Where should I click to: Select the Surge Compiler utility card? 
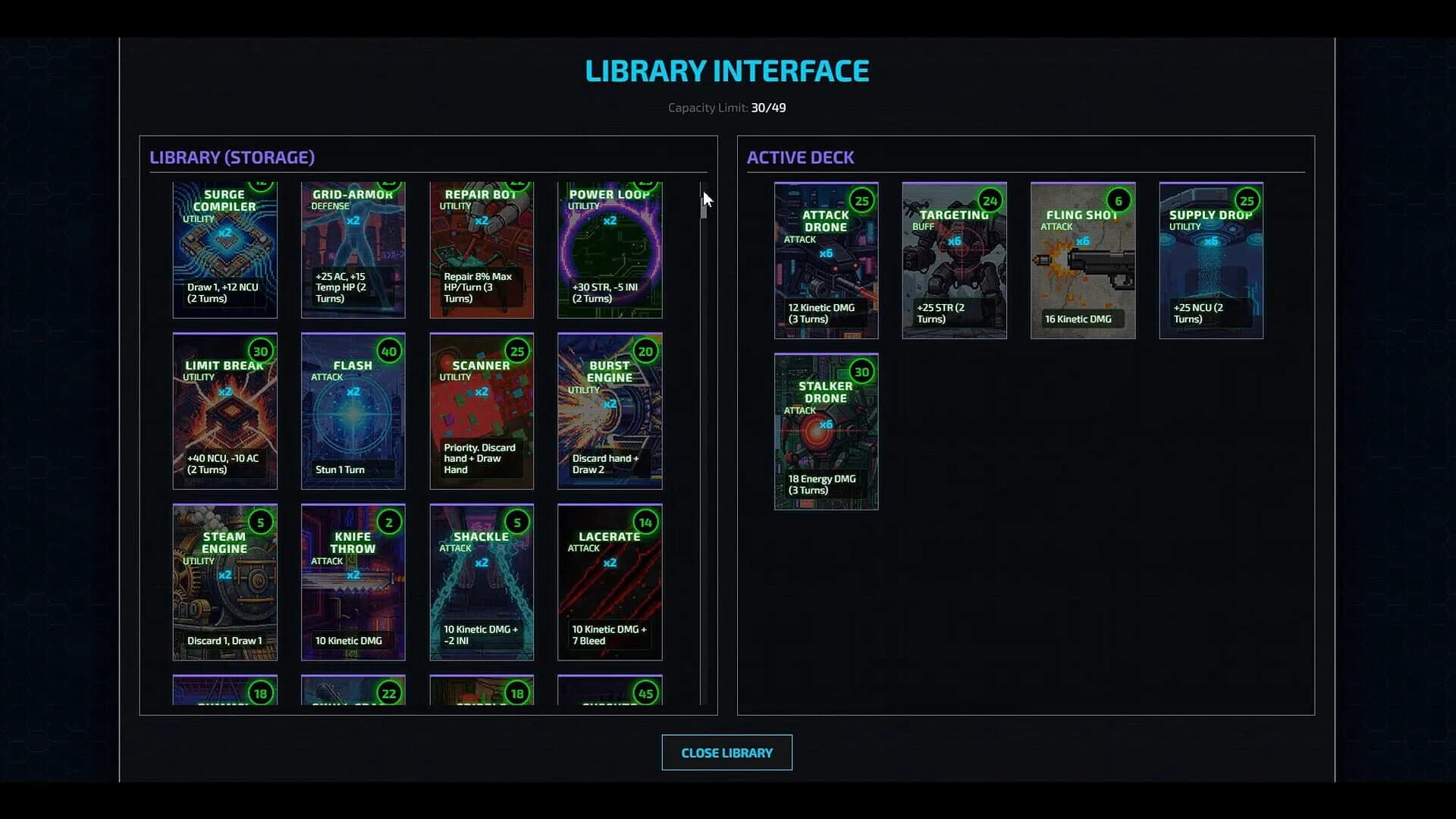pyautogui.click(x=224, y=250)
